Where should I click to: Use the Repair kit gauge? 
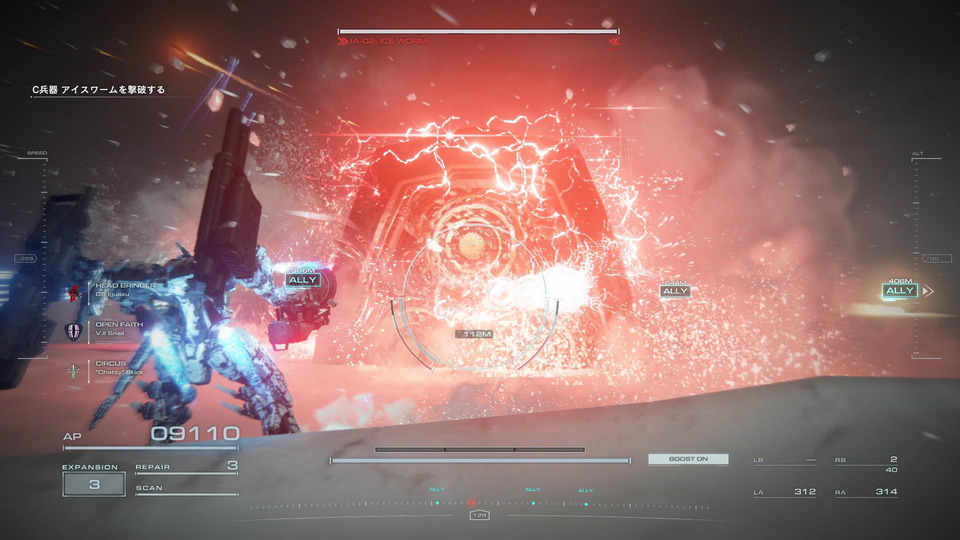pos(187,467)
